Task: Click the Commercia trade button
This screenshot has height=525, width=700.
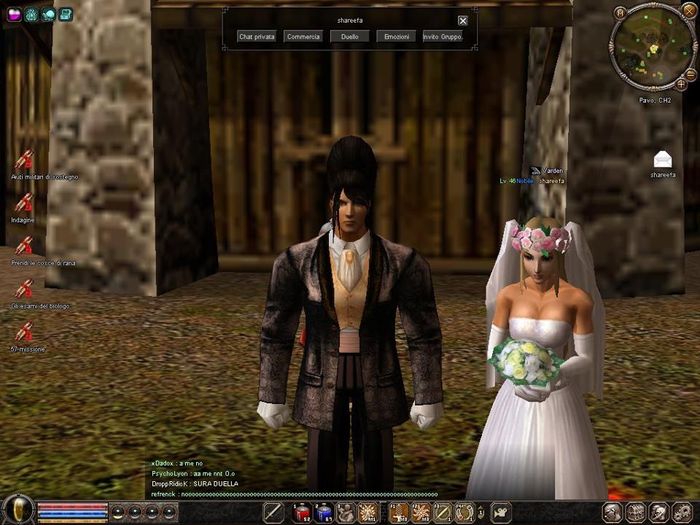Action: (303, 36)
